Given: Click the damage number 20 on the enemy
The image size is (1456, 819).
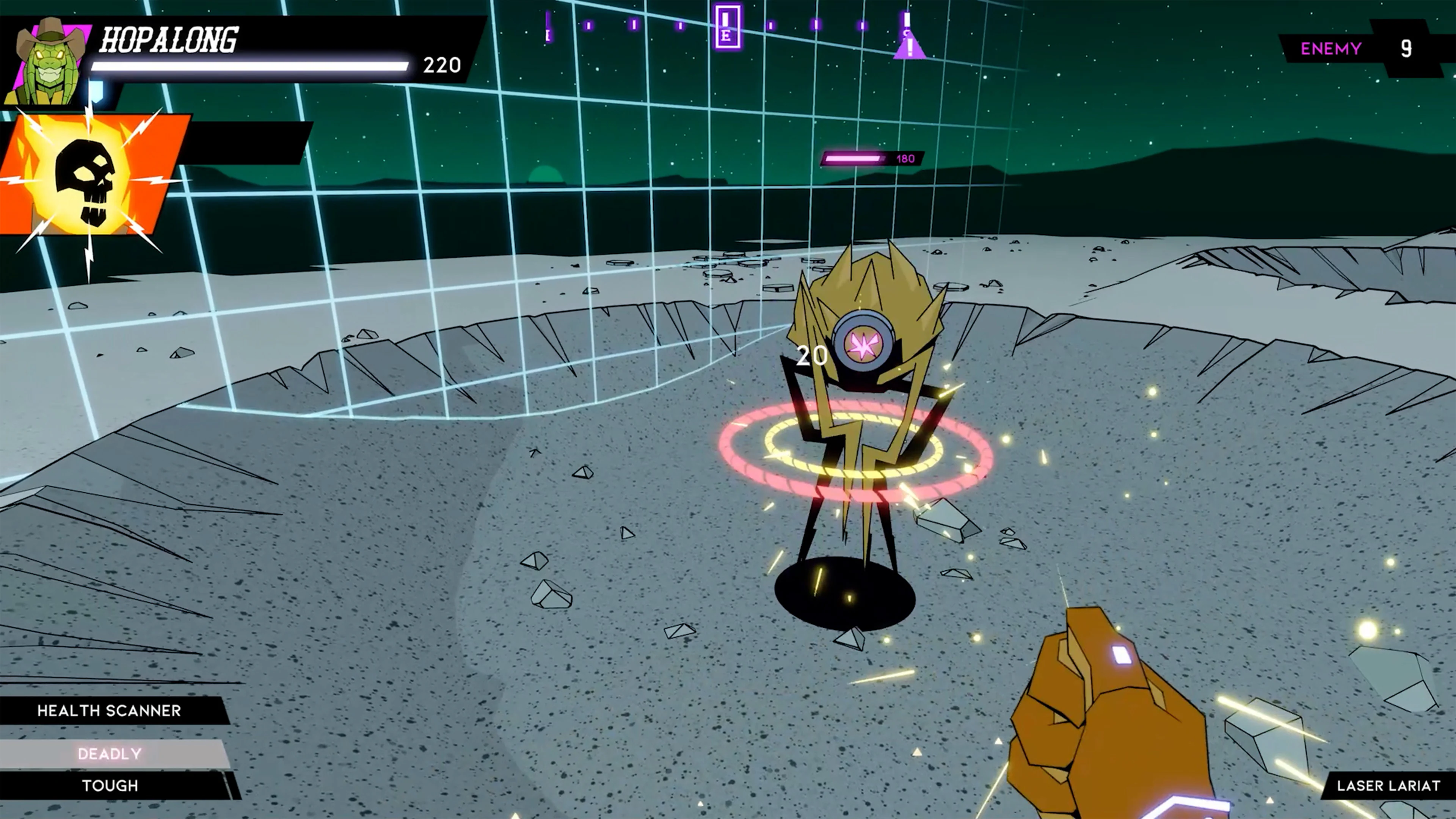Looking at the screenshot, I should coord(812,356).
